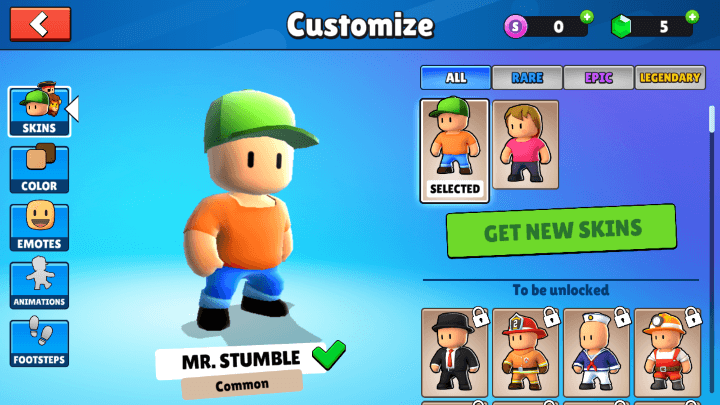Image resolution: width=720 pixels, height=405 pixels.
Task: Tap the Get New Skins button
Action: (x=561, y=231)
